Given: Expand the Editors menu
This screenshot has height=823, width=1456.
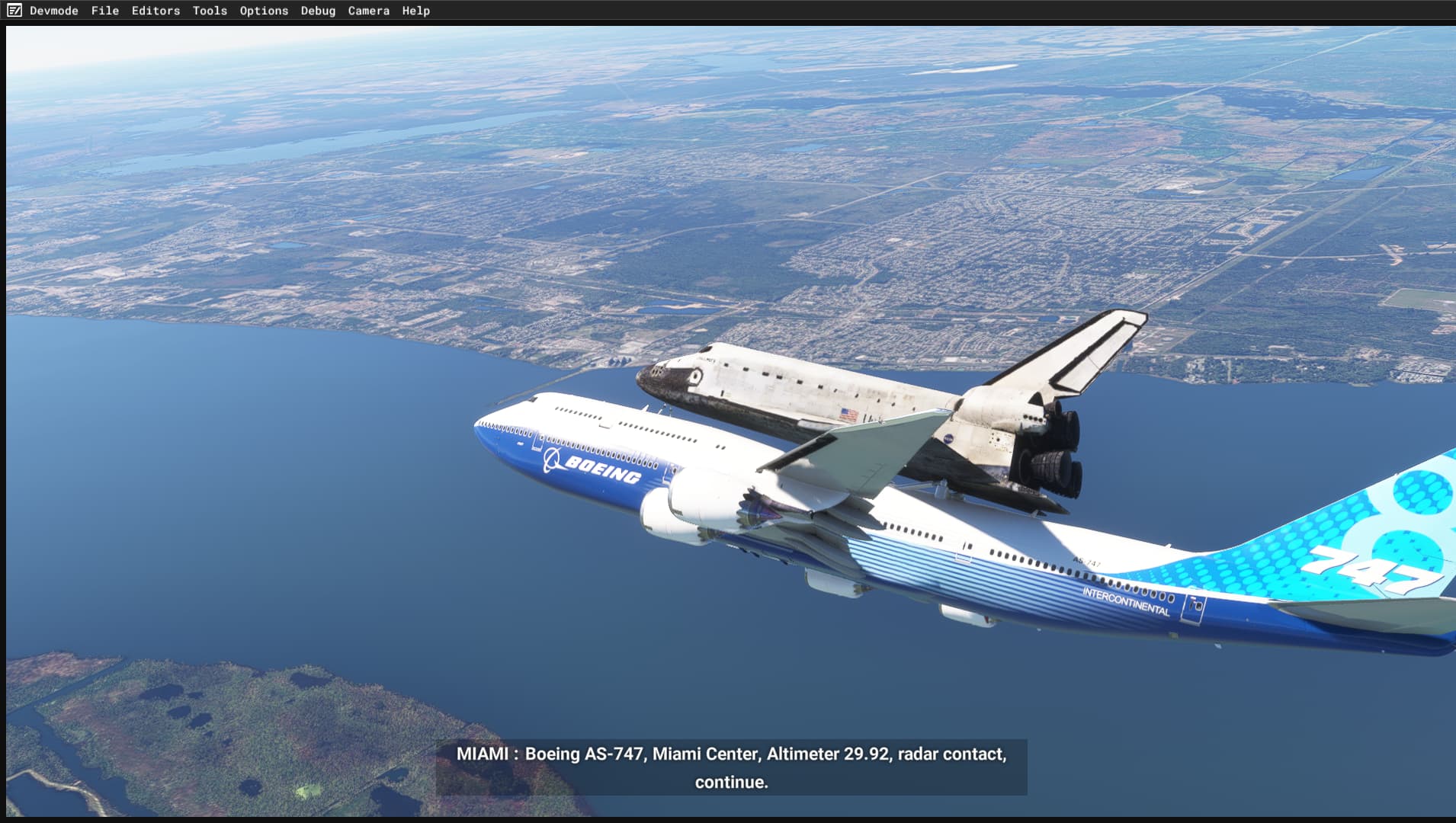Looking at the screenshot, I should tap(156, 11).
